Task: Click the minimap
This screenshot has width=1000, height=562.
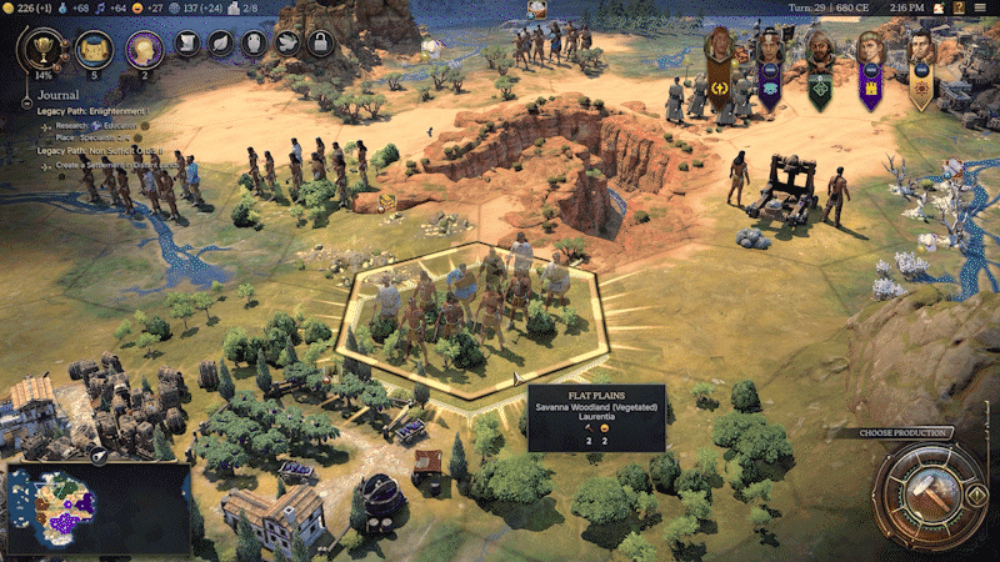Action: tap(98, 508)
